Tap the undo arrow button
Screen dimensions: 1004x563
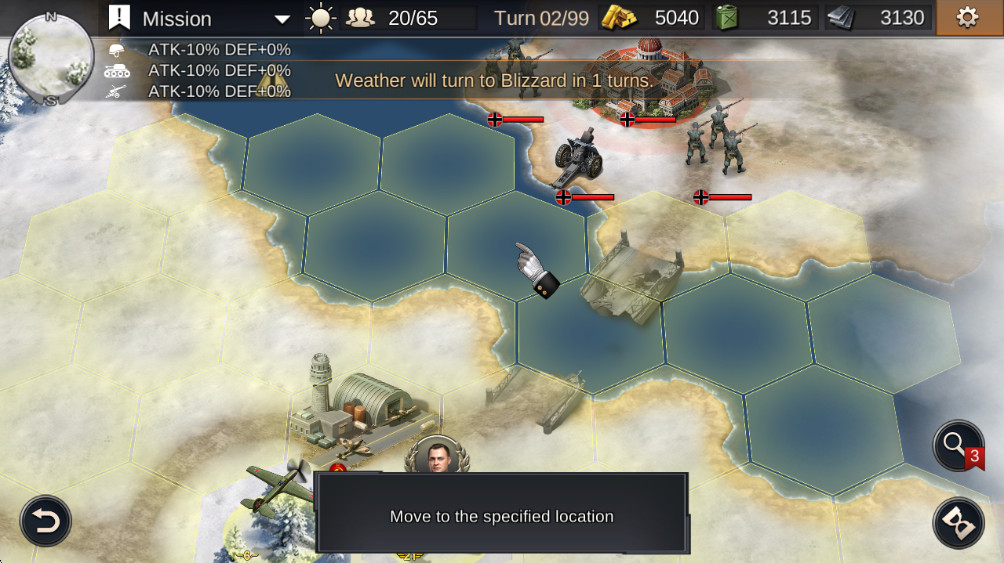click(x=46, y=520)
